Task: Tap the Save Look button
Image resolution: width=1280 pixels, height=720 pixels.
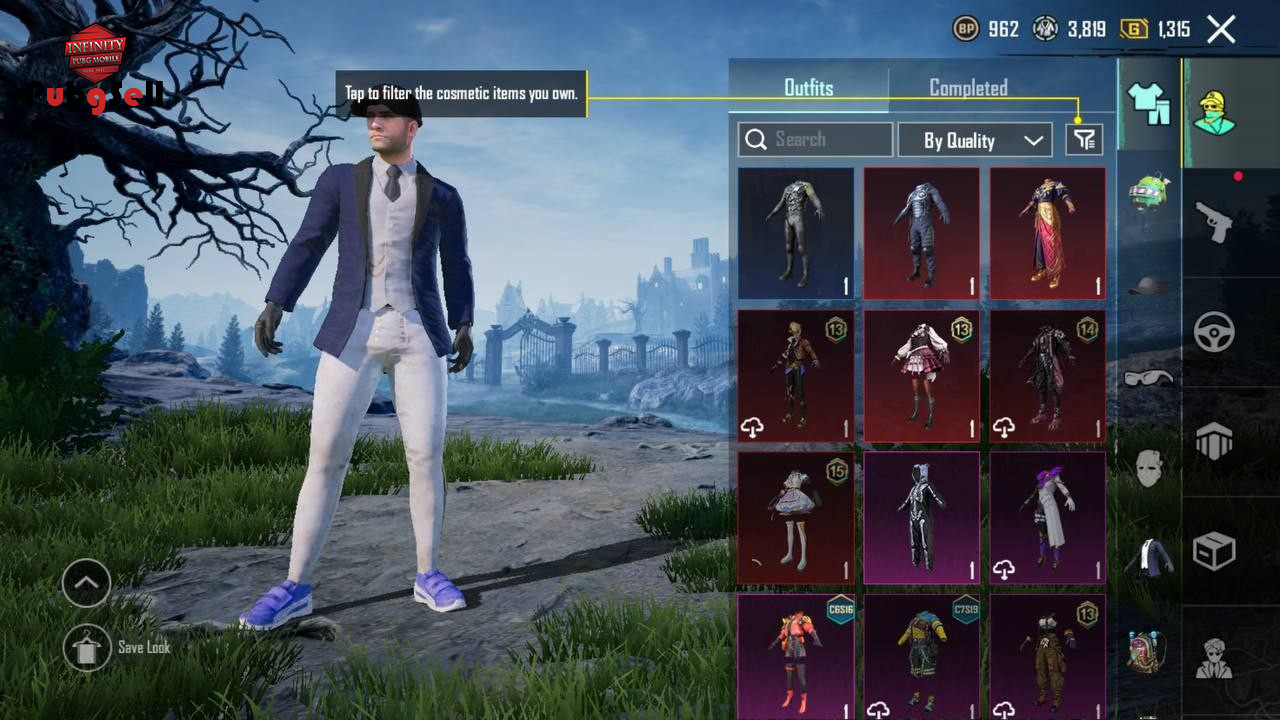Action: (88, 648)
